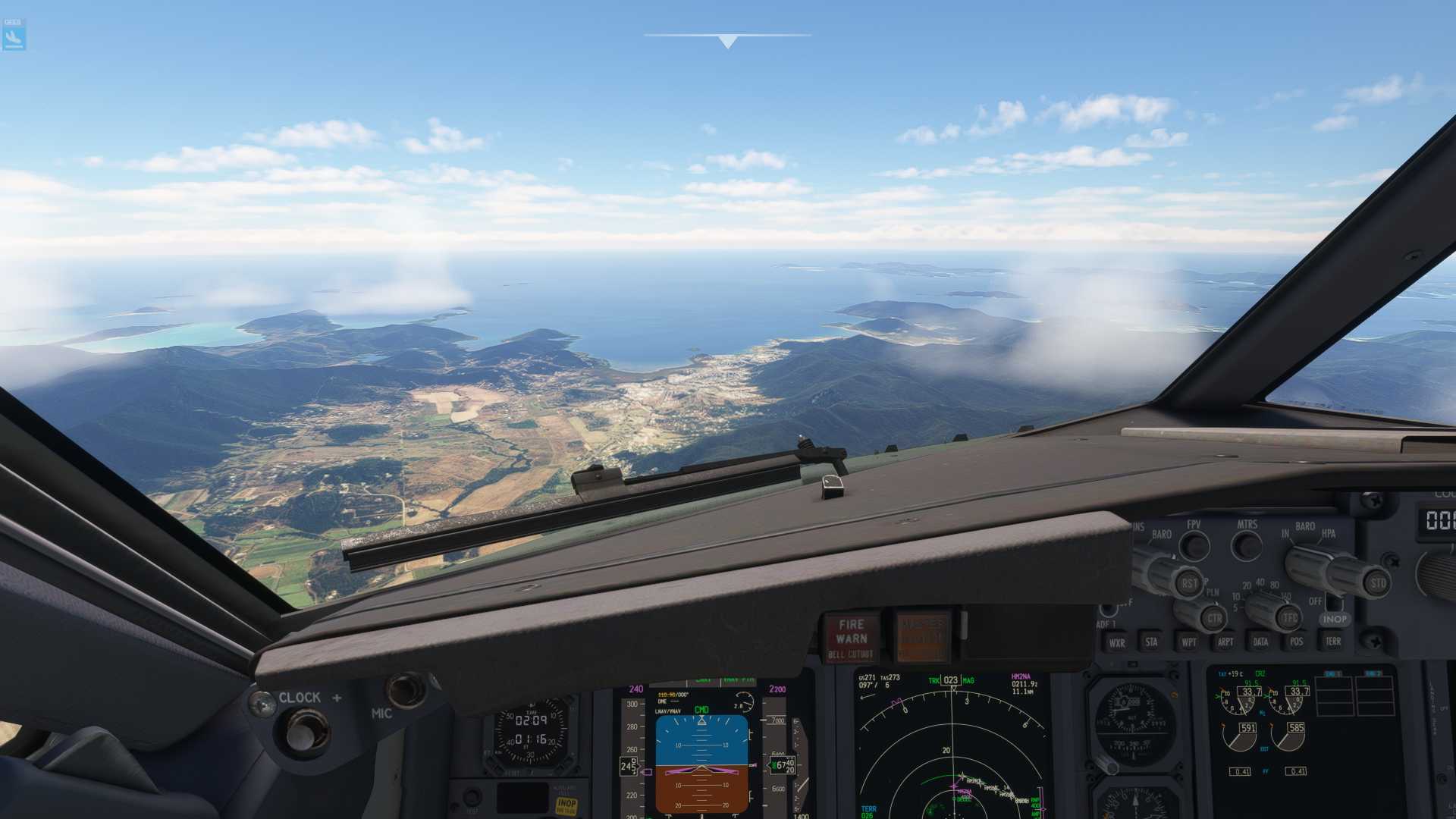Push the FIRE WARN bell cutout light
Screen dimensions: 1456x819
coord(851,637)
